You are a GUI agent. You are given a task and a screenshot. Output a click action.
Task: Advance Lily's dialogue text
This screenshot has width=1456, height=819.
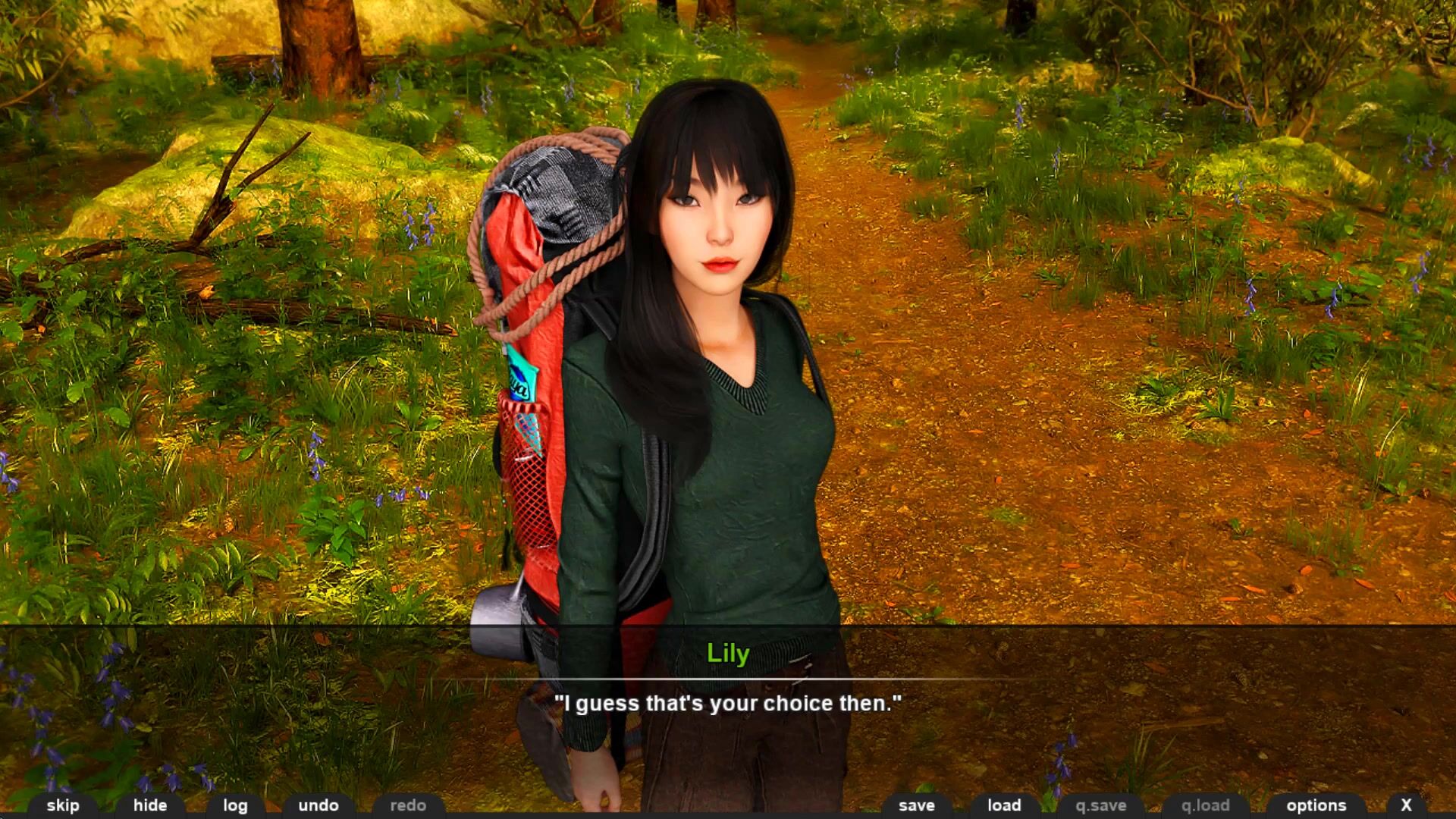[x=728, y=704]
